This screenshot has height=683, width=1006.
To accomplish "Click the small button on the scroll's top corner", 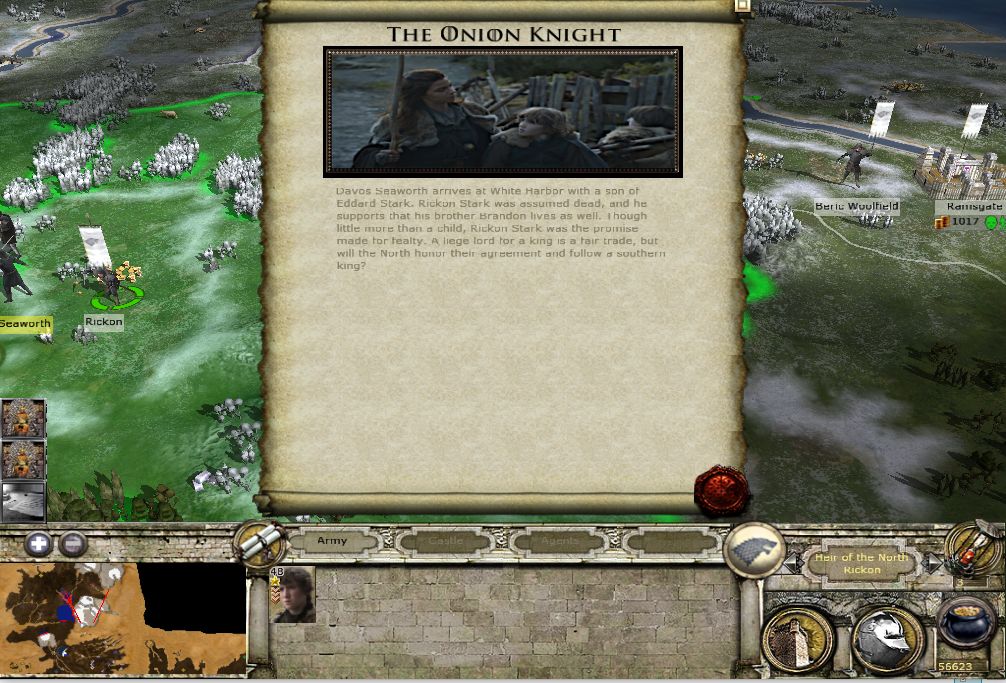I will pos(742,6).
